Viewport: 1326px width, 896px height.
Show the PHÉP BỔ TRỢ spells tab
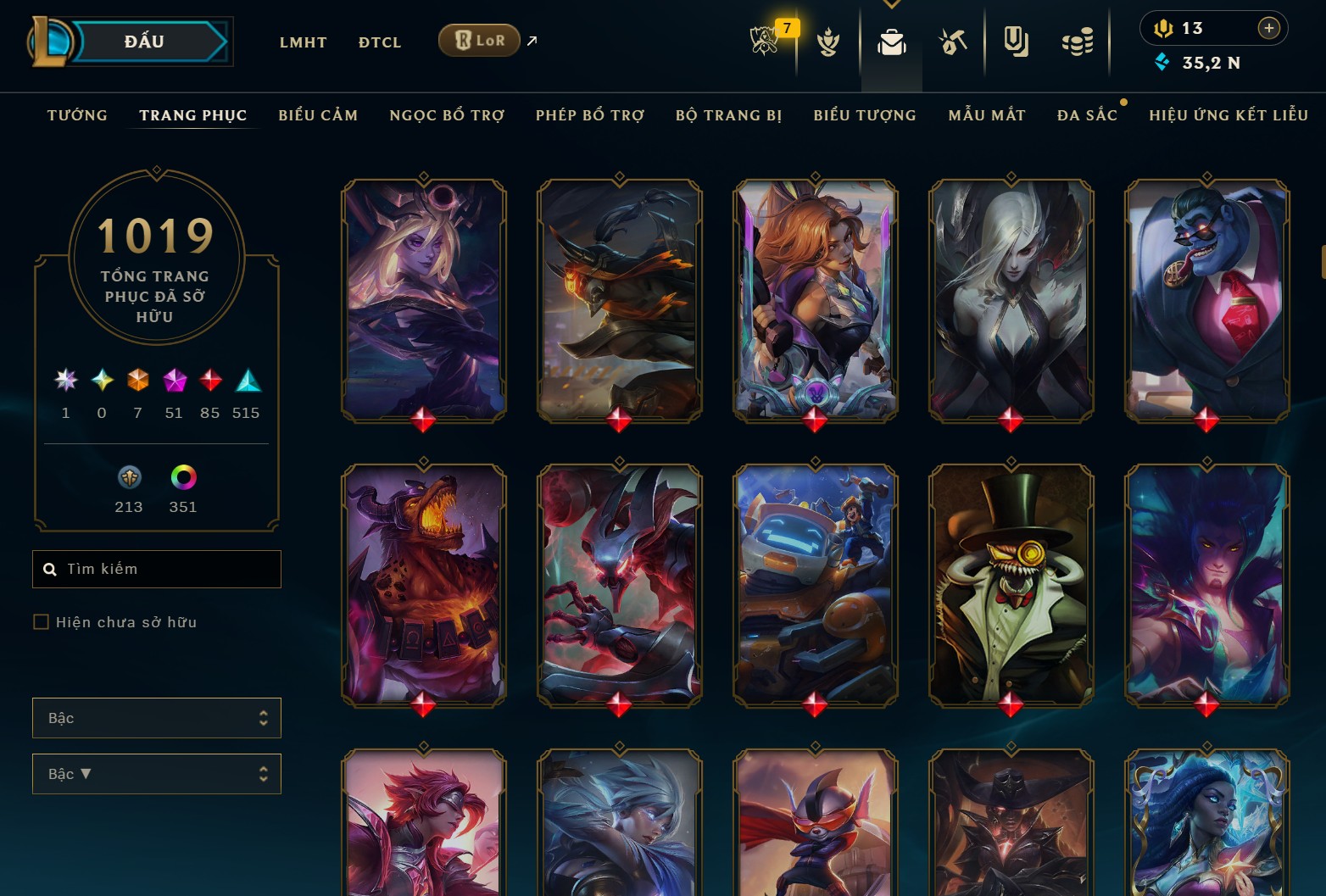(590, 115)
